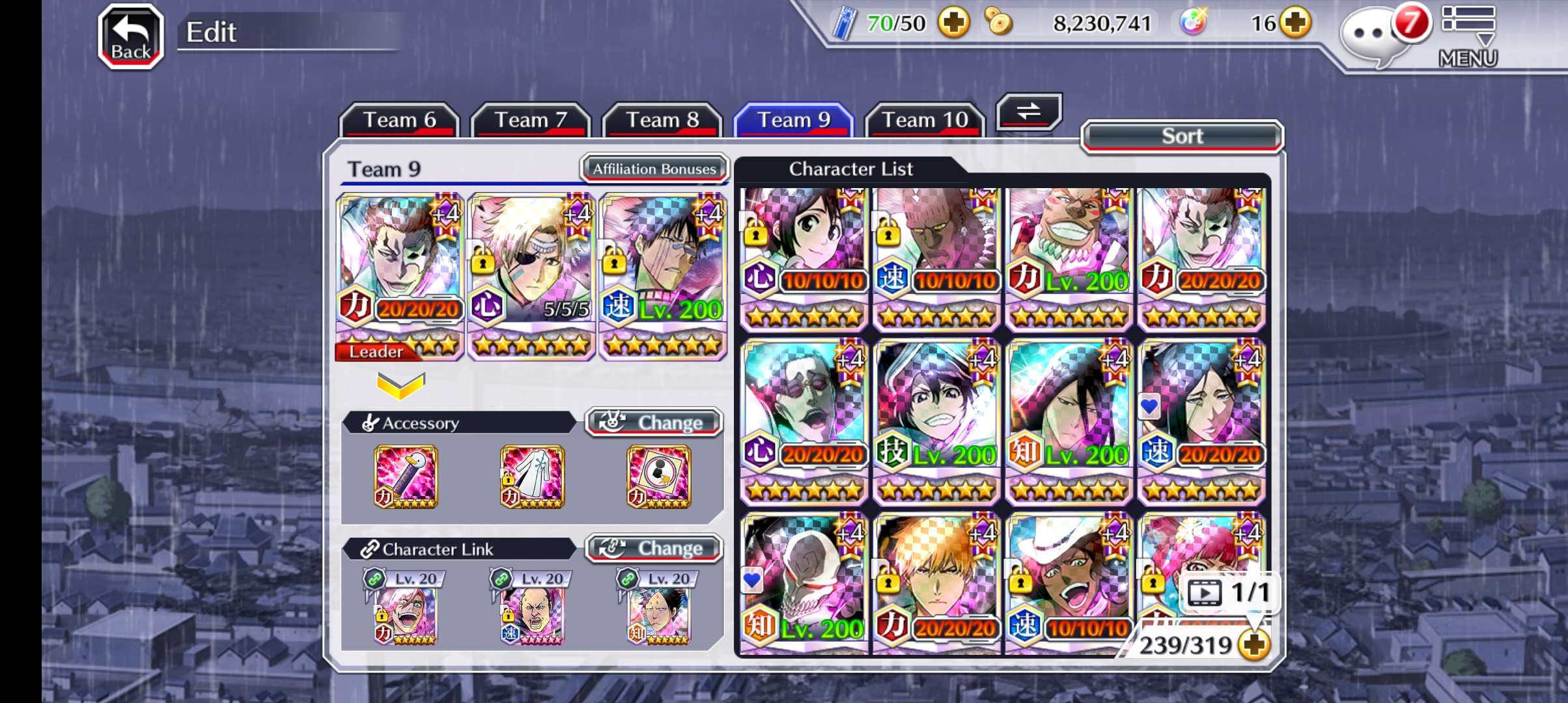Switch to the Team 6 tab
Image resolution: width=1568 pixels, height=703 pixels.
[x=399, y=120]
